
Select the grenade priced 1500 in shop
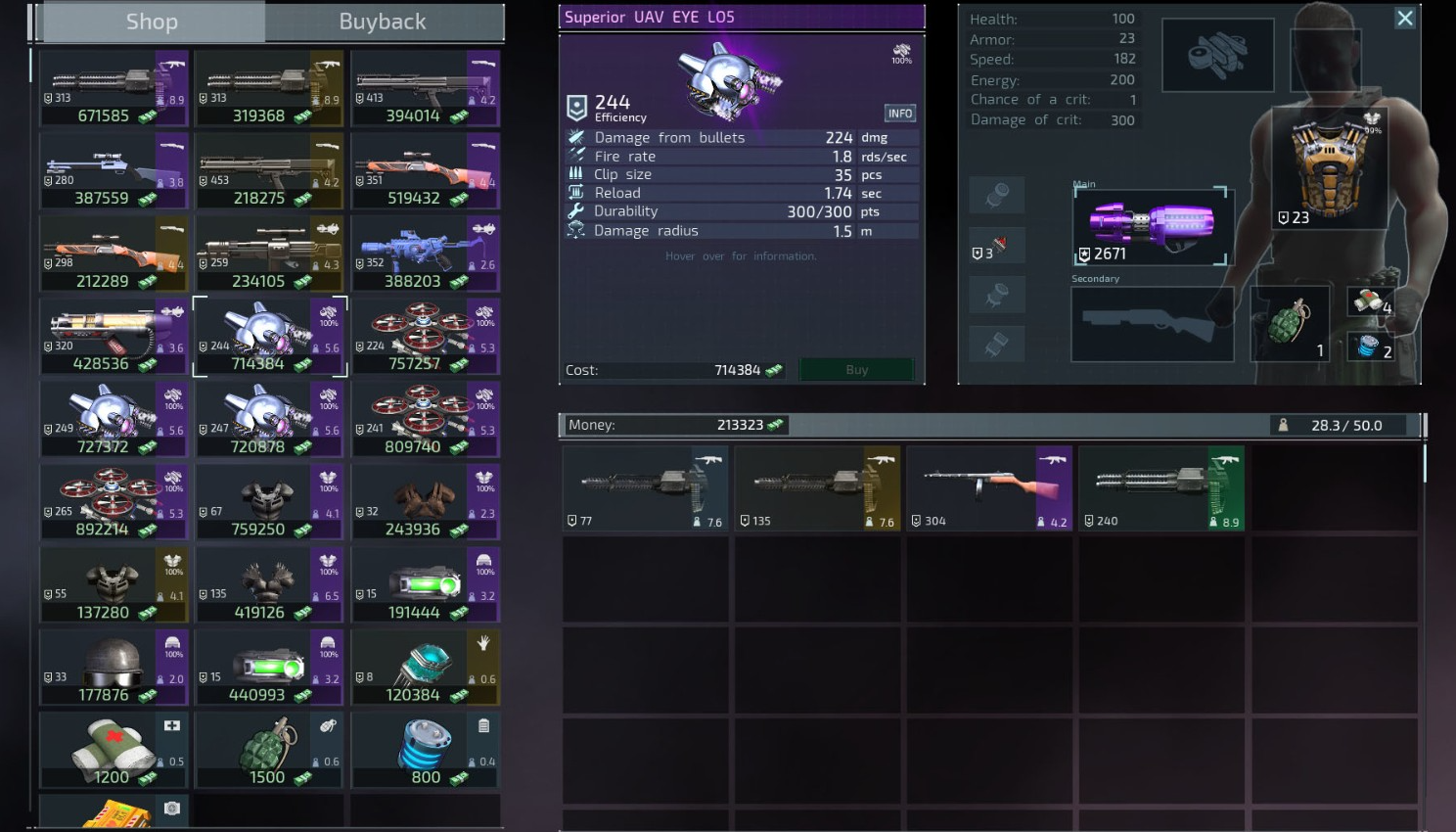point(269,750)
